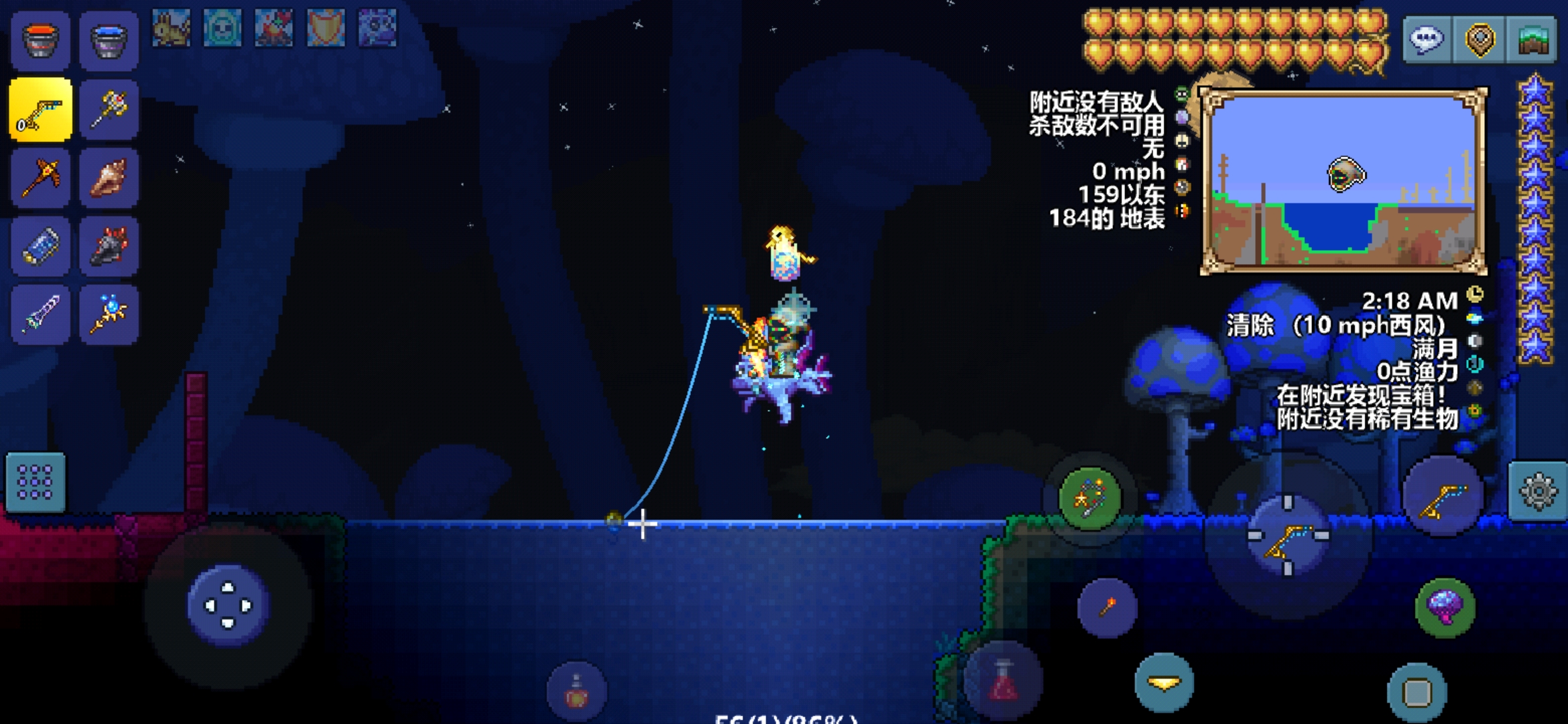Tap the highlighted golden fishing rod slot

pos(40,110)
